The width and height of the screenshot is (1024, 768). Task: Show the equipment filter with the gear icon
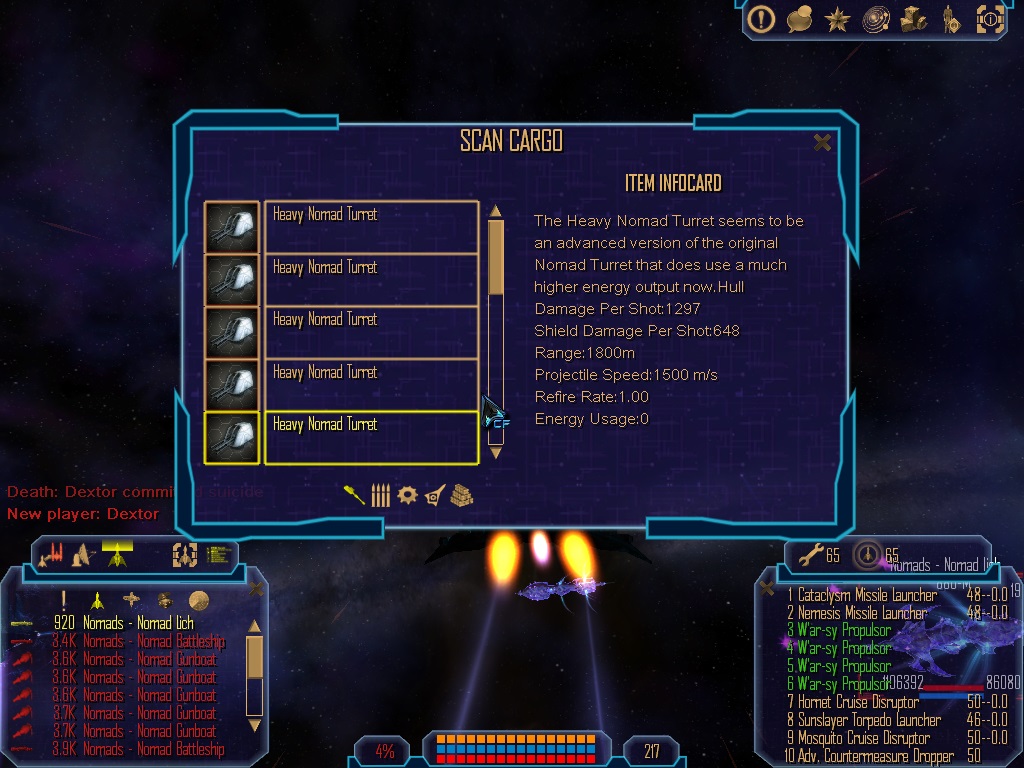pyautogui.click(x=407, y=495)
